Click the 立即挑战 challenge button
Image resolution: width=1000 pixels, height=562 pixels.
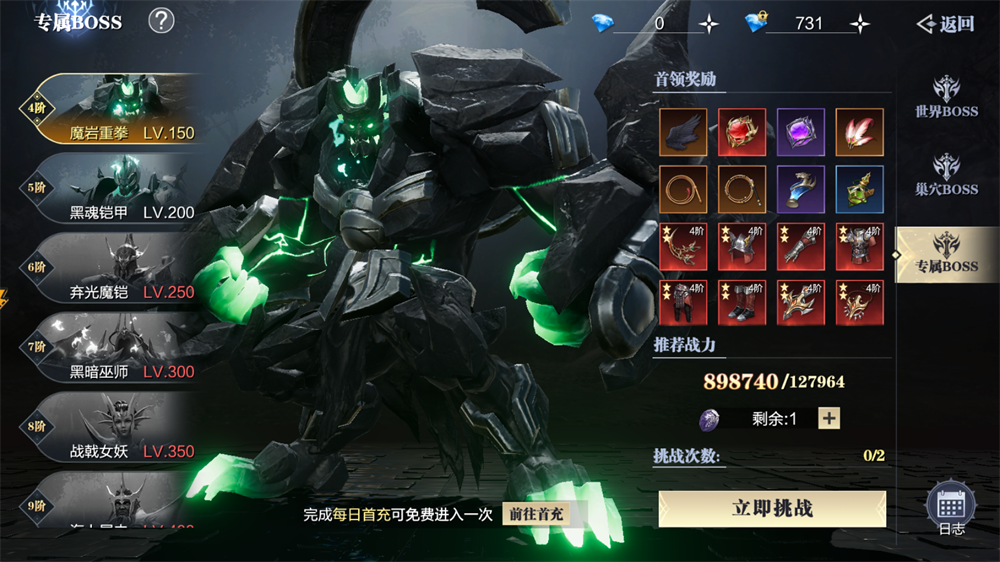(x=772, y=508)
